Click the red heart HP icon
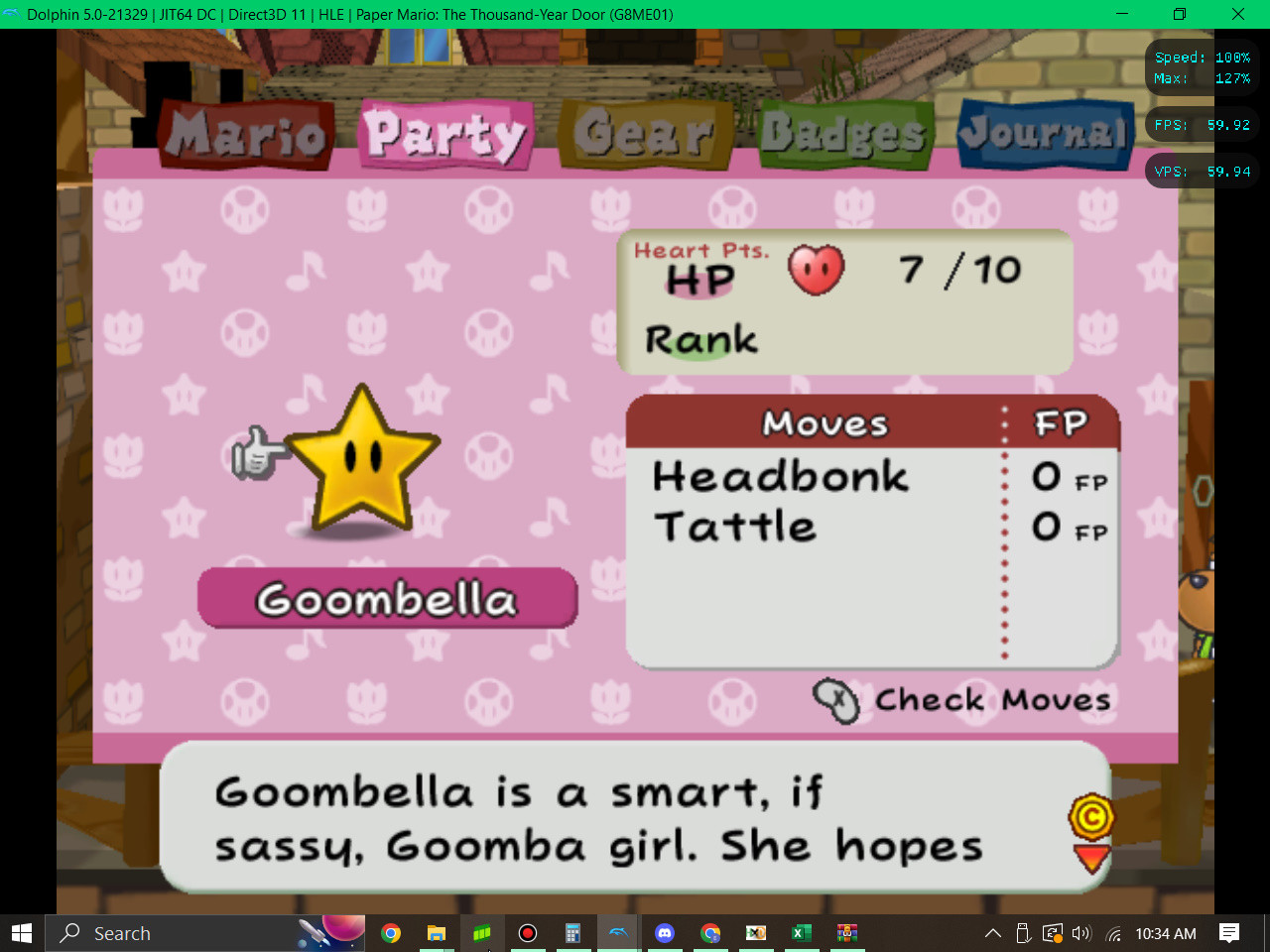Screen dimensions: 1270x952 click(x=816, y=270)
